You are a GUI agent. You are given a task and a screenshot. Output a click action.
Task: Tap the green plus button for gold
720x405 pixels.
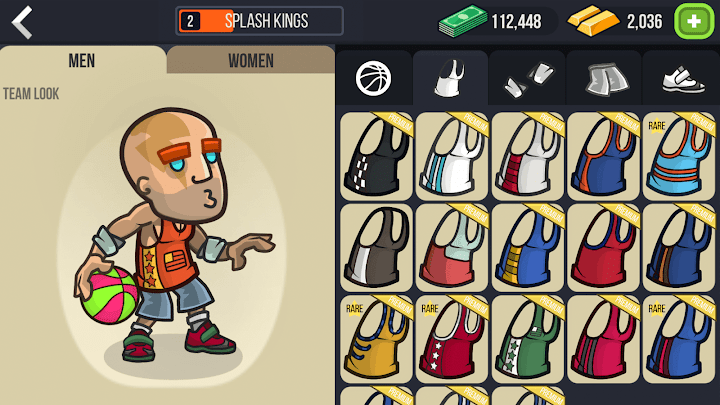coord(692,20)
